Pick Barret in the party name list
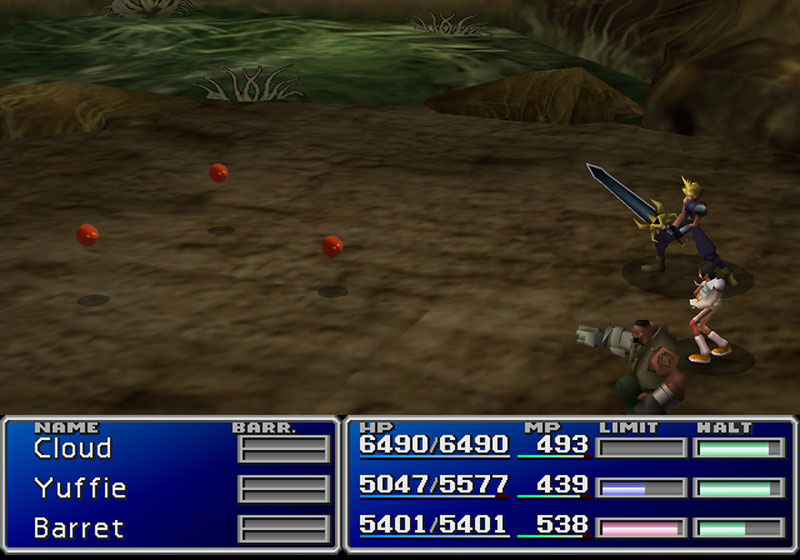The height and width of the screenshot is (560, 800). coord(78,527)
